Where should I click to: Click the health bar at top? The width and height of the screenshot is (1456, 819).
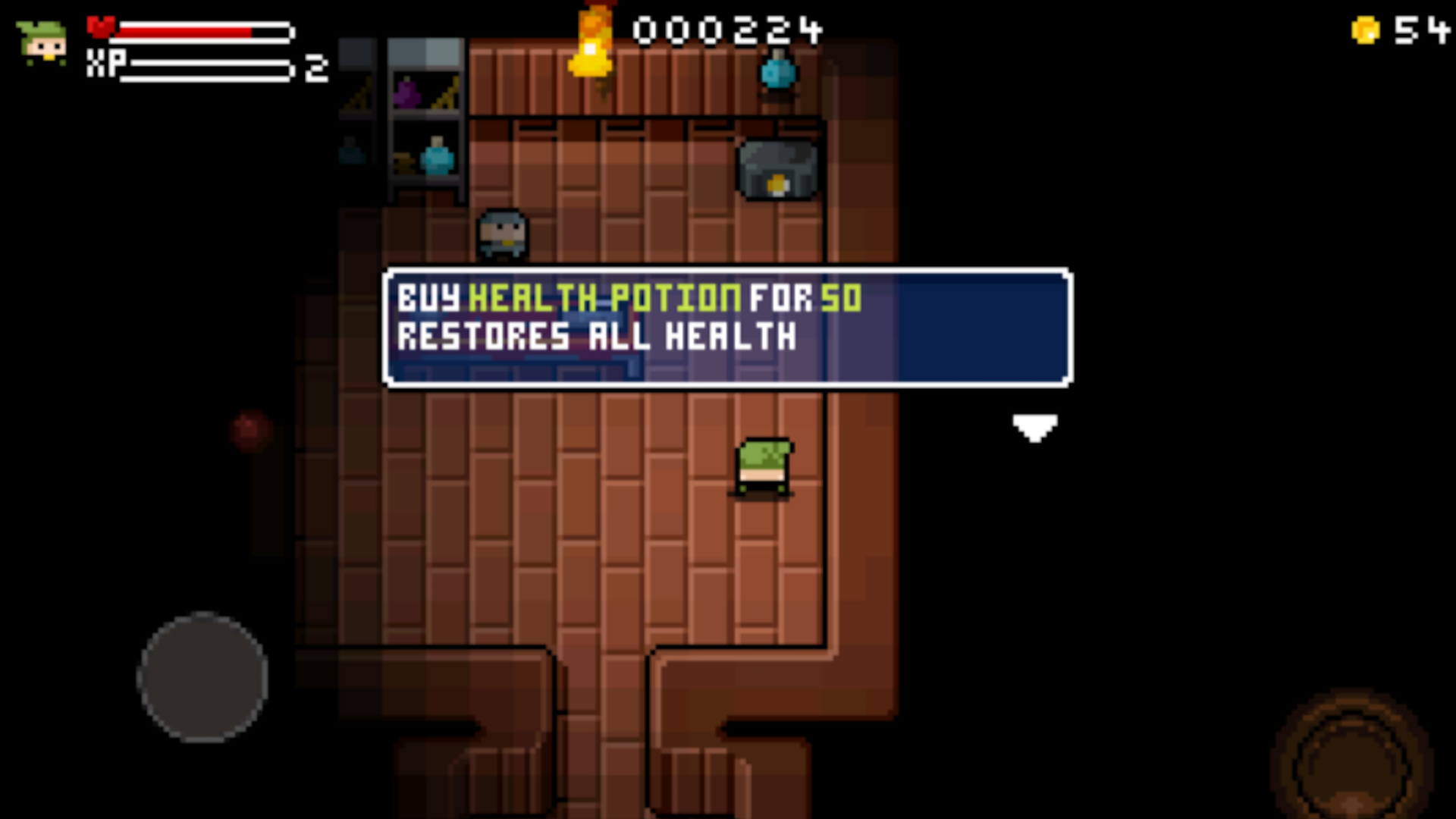[205, 32]
